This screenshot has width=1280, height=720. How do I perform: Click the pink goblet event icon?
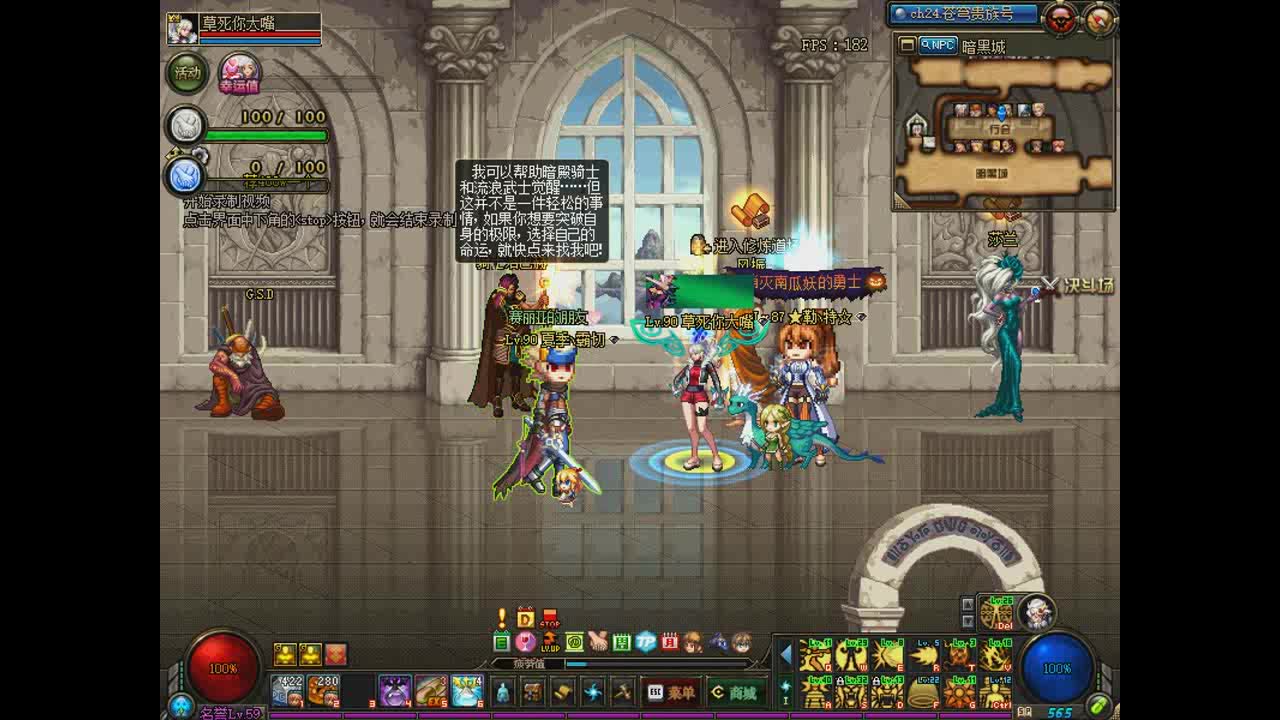(x=525, y=644)
